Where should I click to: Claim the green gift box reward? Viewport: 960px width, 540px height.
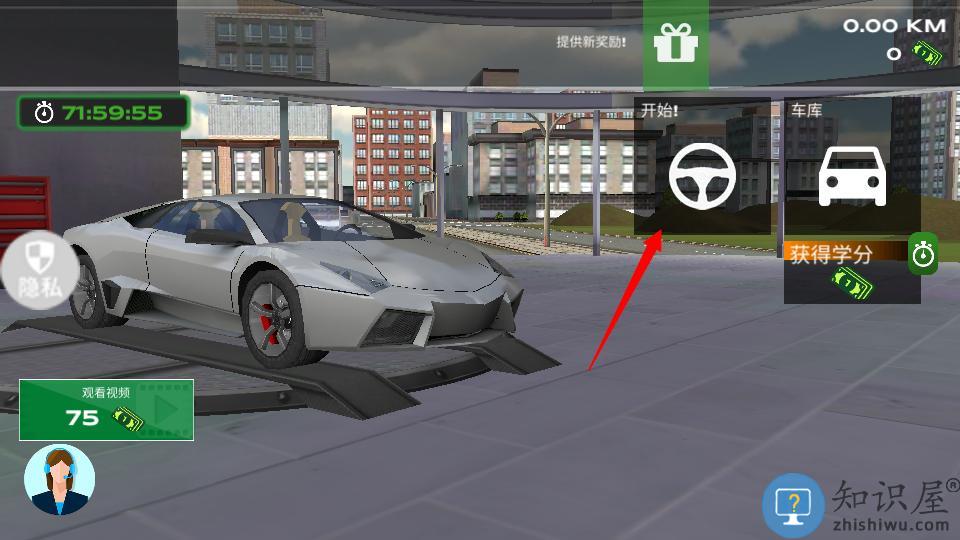pyautogui.click(x=675, y=44)
